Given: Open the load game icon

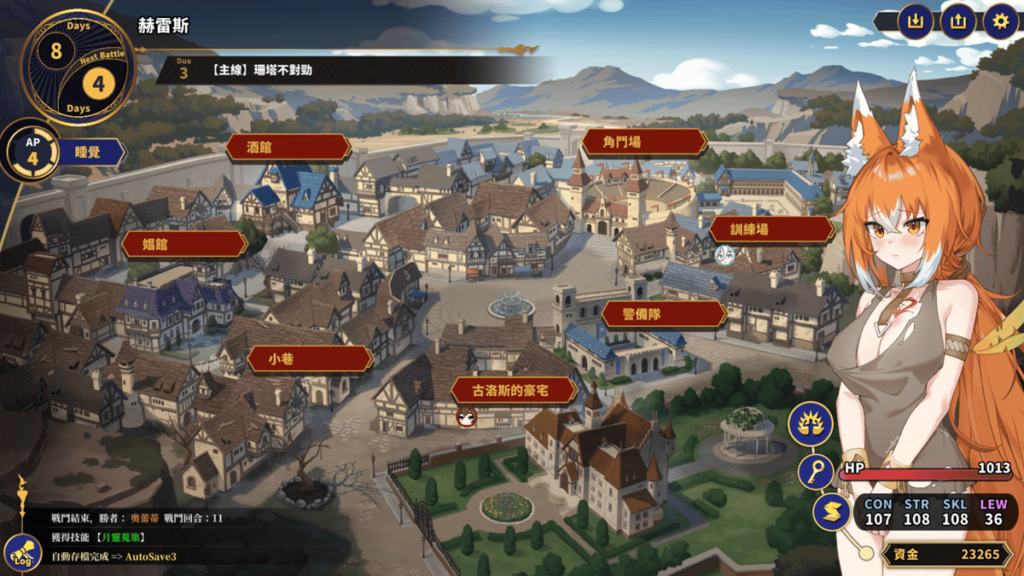Looking at the screenshot, I should coord(957,21).
